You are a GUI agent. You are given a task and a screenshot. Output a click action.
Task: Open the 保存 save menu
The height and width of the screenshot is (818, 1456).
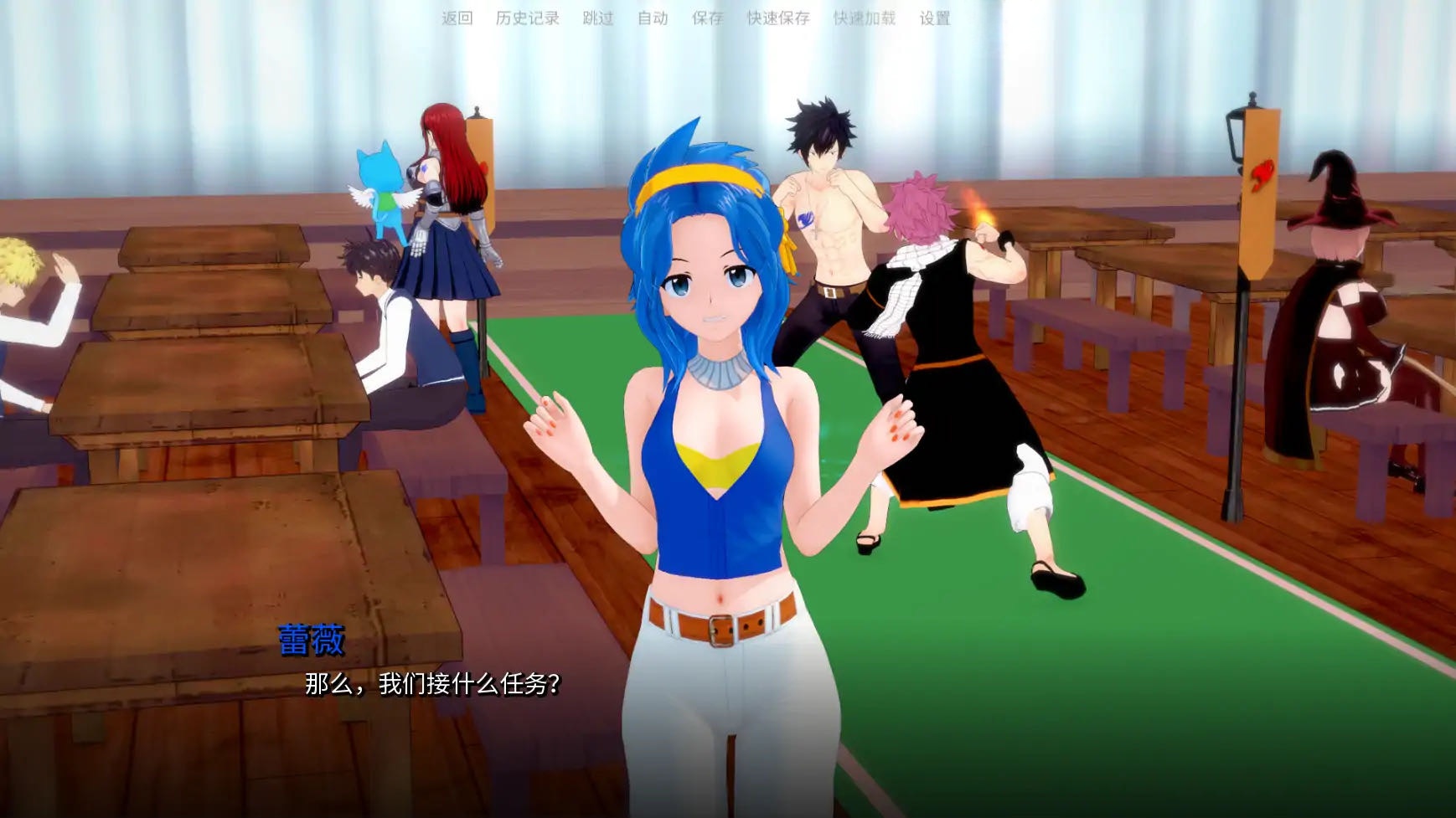coord(707,18)
